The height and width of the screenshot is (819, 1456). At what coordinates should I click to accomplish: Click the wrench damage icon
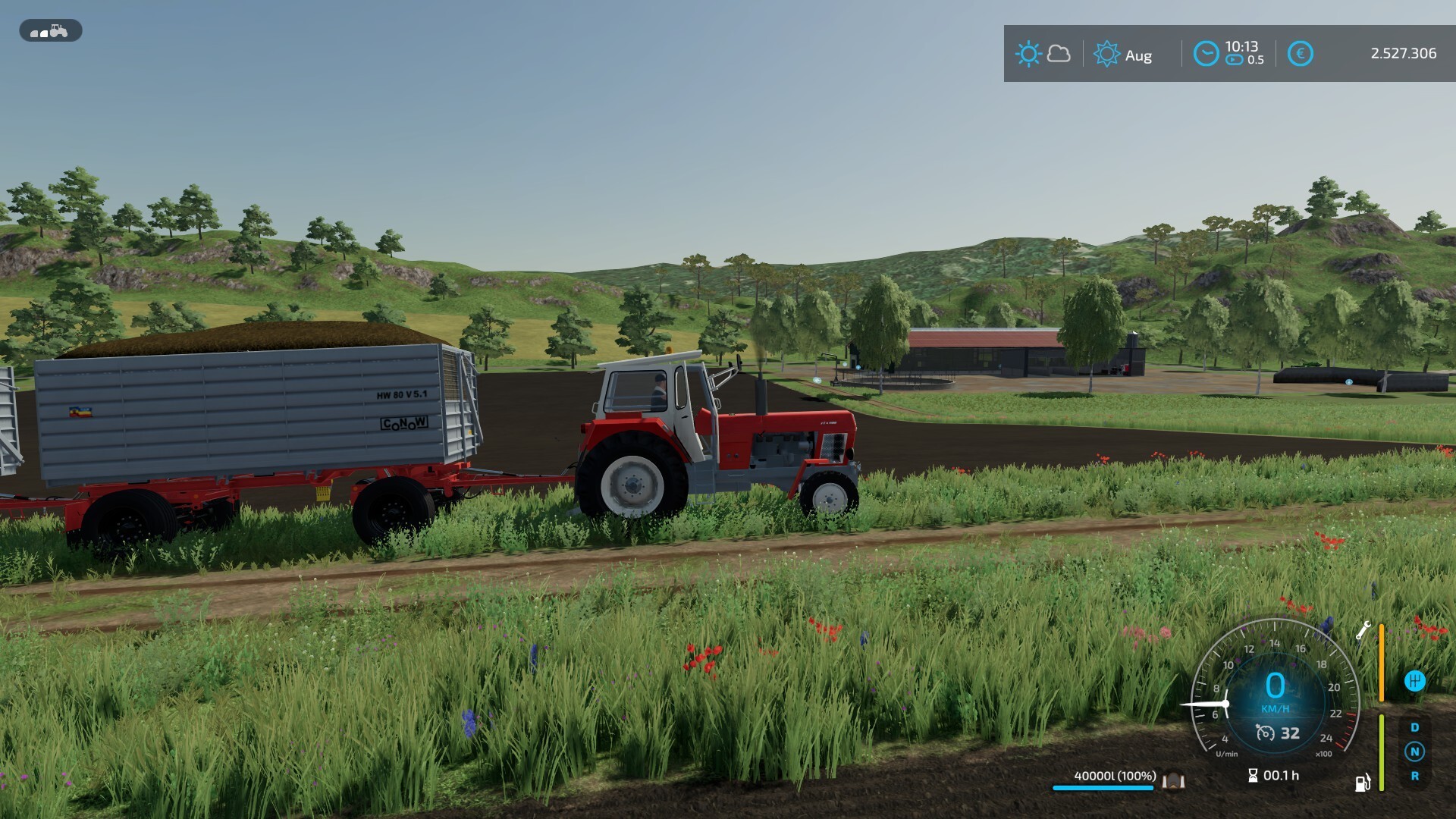tap(1363, 630)
